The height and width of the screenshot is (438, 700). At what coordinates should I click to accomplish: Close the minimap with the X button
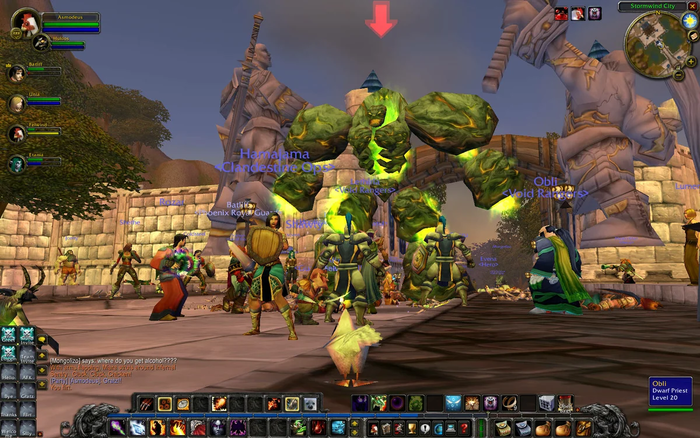click(x=693, y=6)
